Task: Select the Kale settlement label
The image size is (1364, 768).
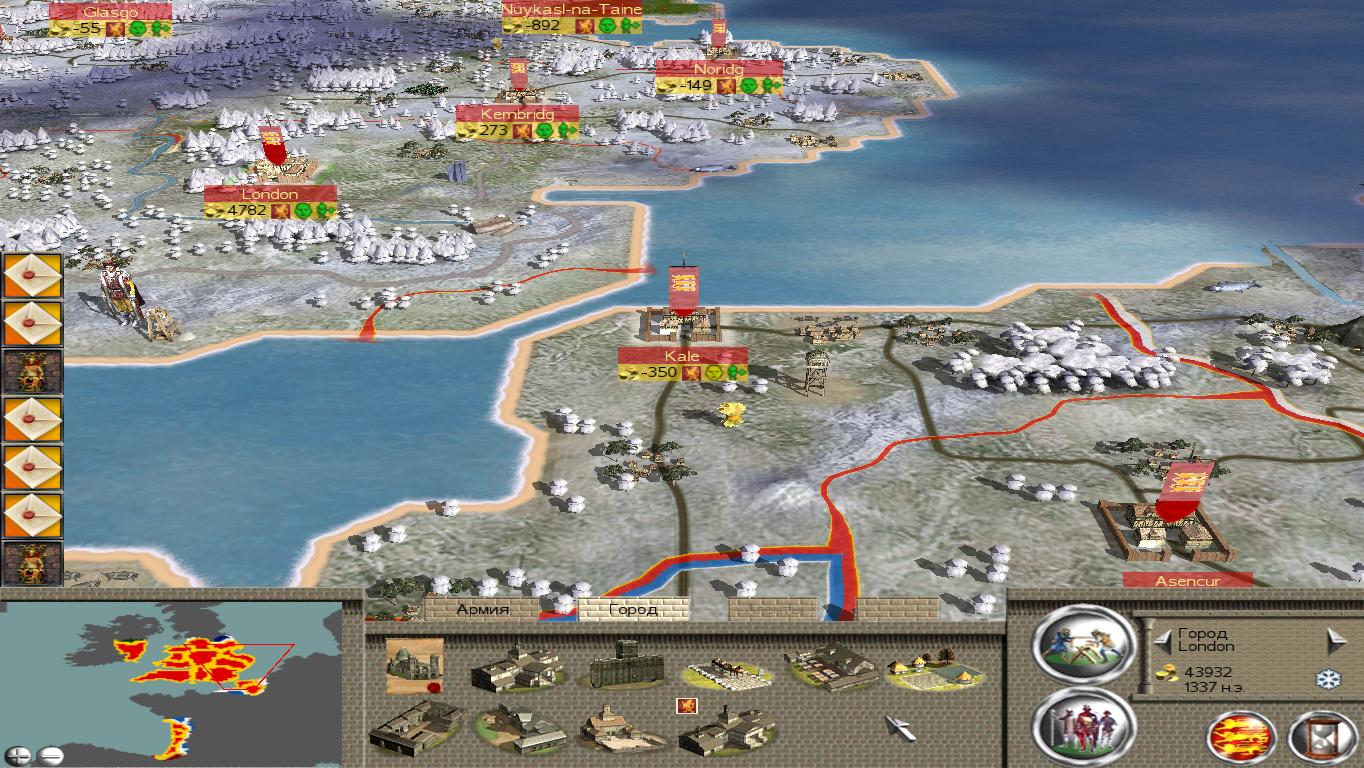Action: [x=682, y=356]
